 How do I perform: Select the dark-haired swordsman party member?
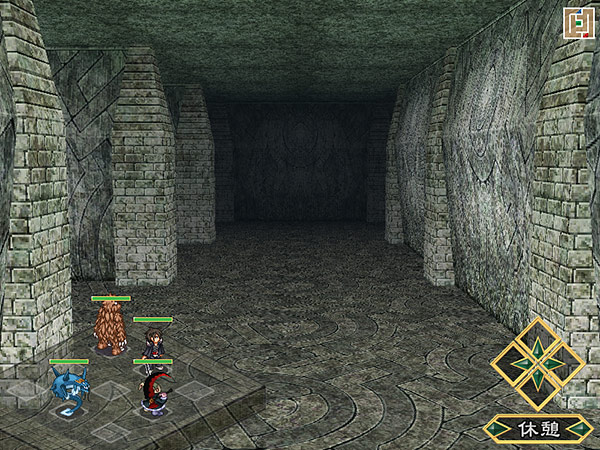[x=154, y=344]
